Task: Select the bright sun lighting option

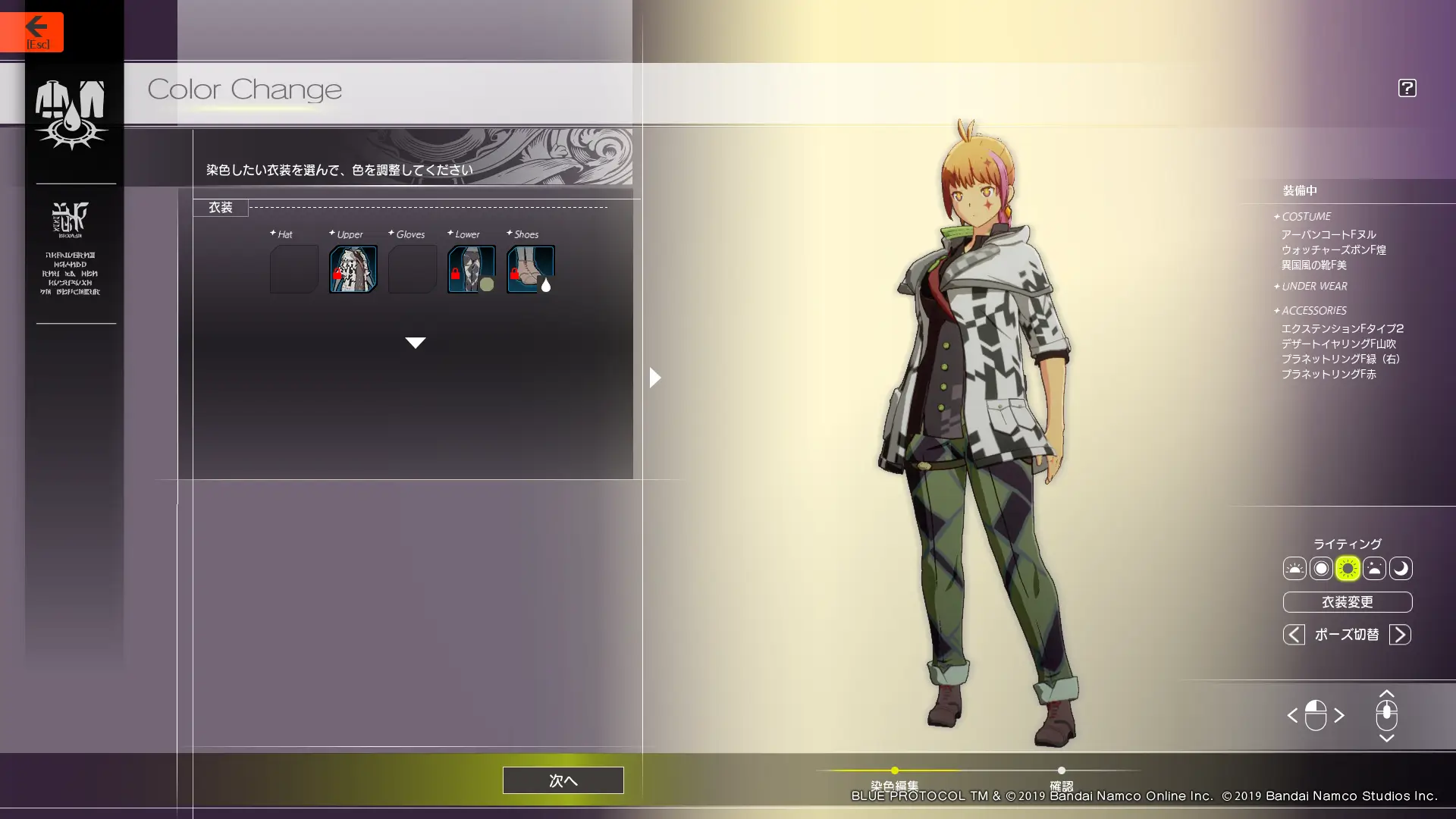Action: [x=1348, y=569]
